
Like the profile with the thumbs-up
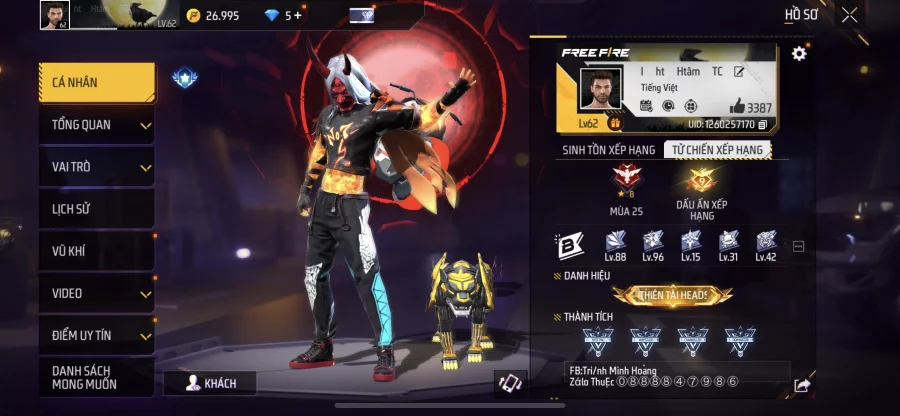coord(737,106)
